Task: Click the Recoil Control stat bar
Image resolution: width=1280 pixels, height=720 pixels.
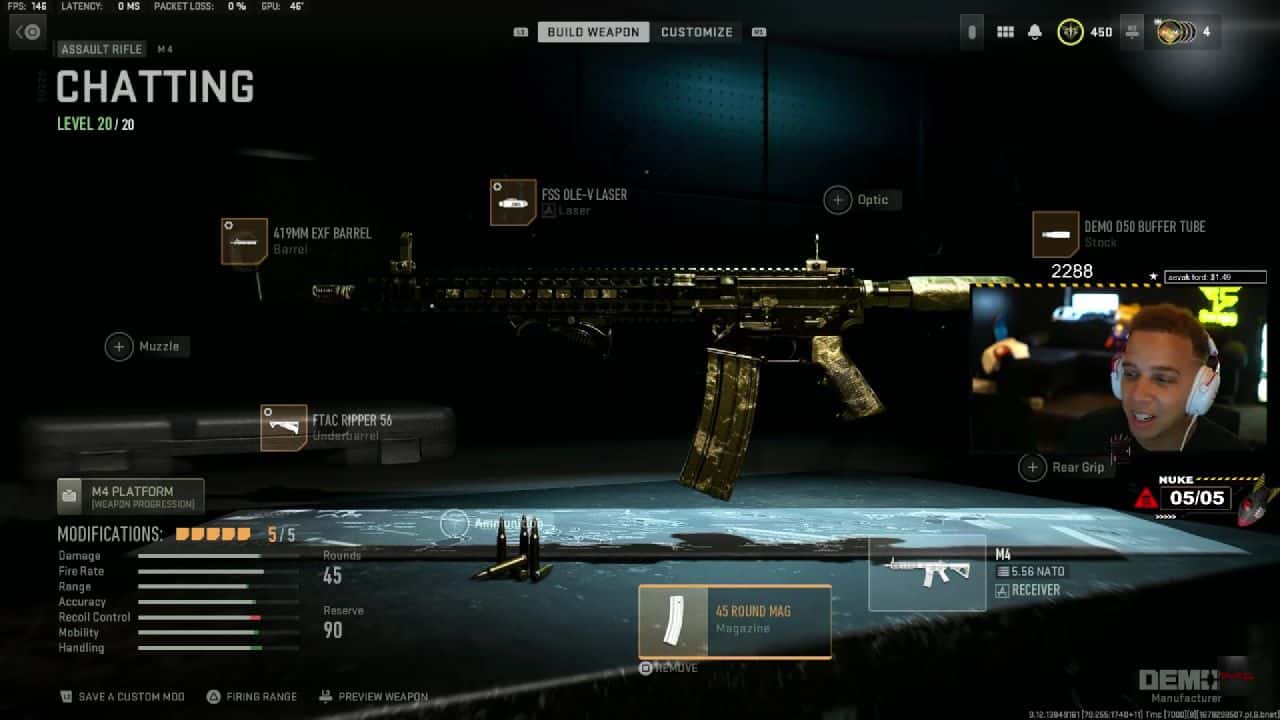Action: point(200,617)
